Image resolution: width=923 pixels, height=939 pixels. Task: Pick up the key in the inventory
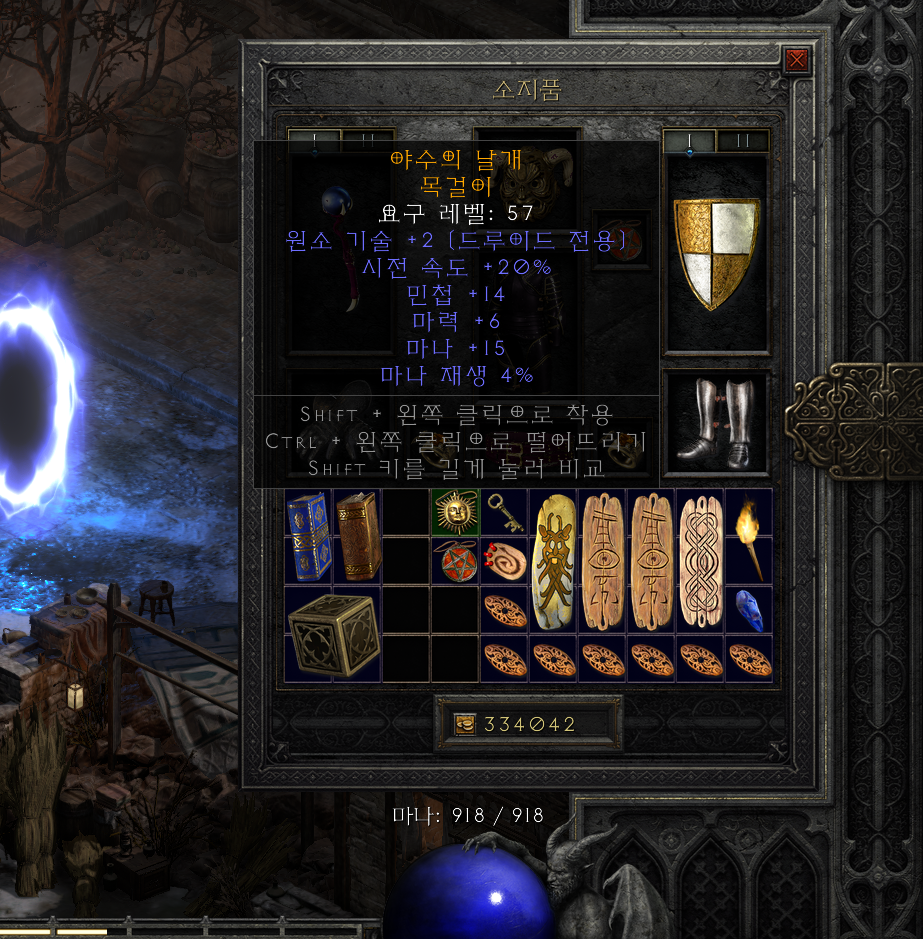tap(504, 511)
